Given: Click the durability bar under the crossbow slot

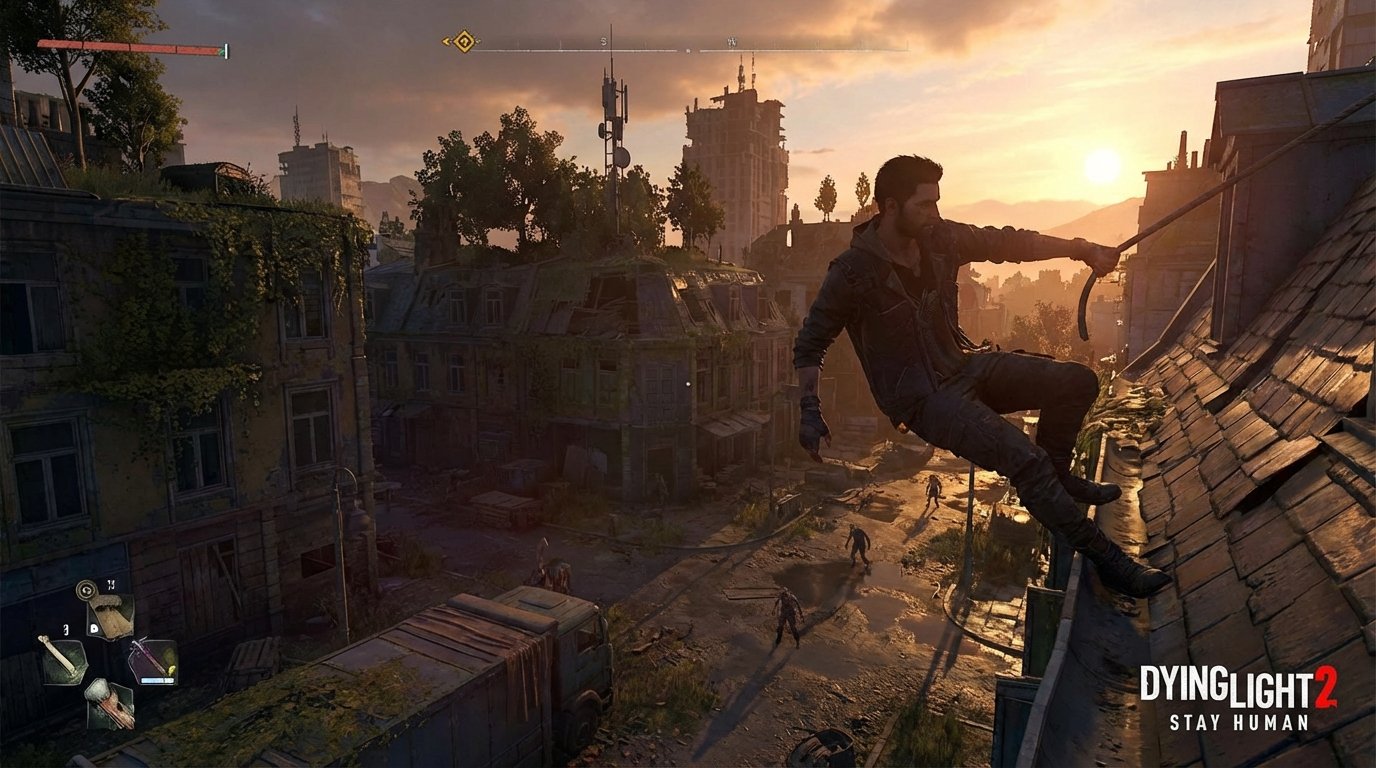Looking at the screenshot, I should (x=155, y=679).
